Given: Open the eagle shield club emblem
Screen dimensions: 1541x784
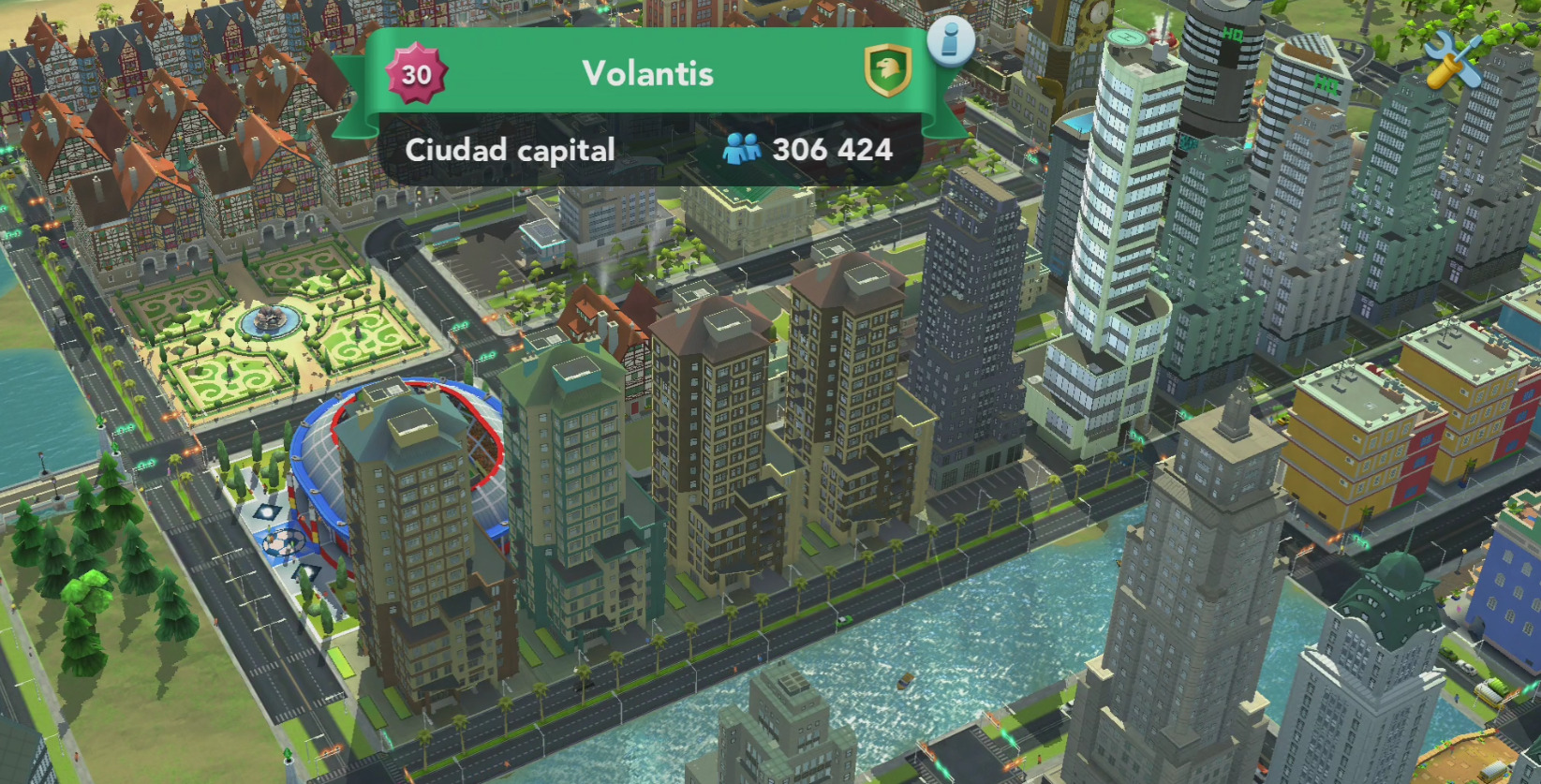Looking at the screenshot, I should (886, 70).
